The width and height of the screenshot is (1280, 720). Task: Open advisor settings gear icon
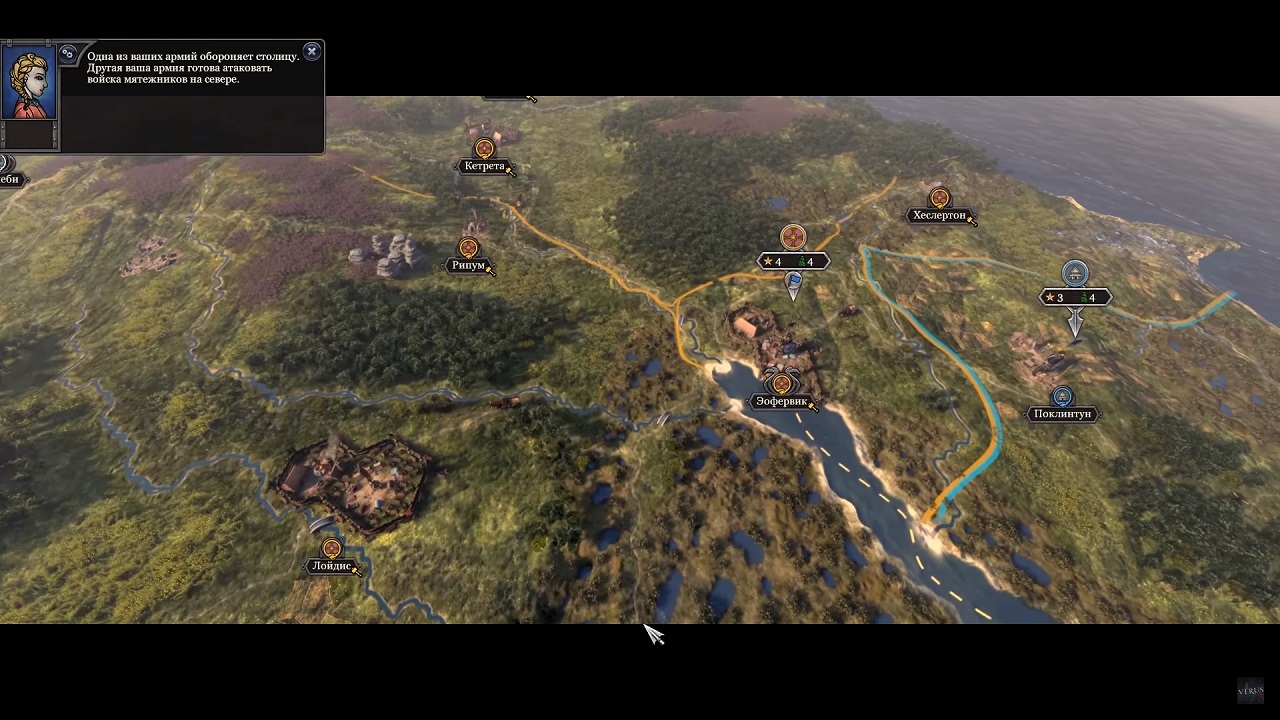click(x=68, y=54)
